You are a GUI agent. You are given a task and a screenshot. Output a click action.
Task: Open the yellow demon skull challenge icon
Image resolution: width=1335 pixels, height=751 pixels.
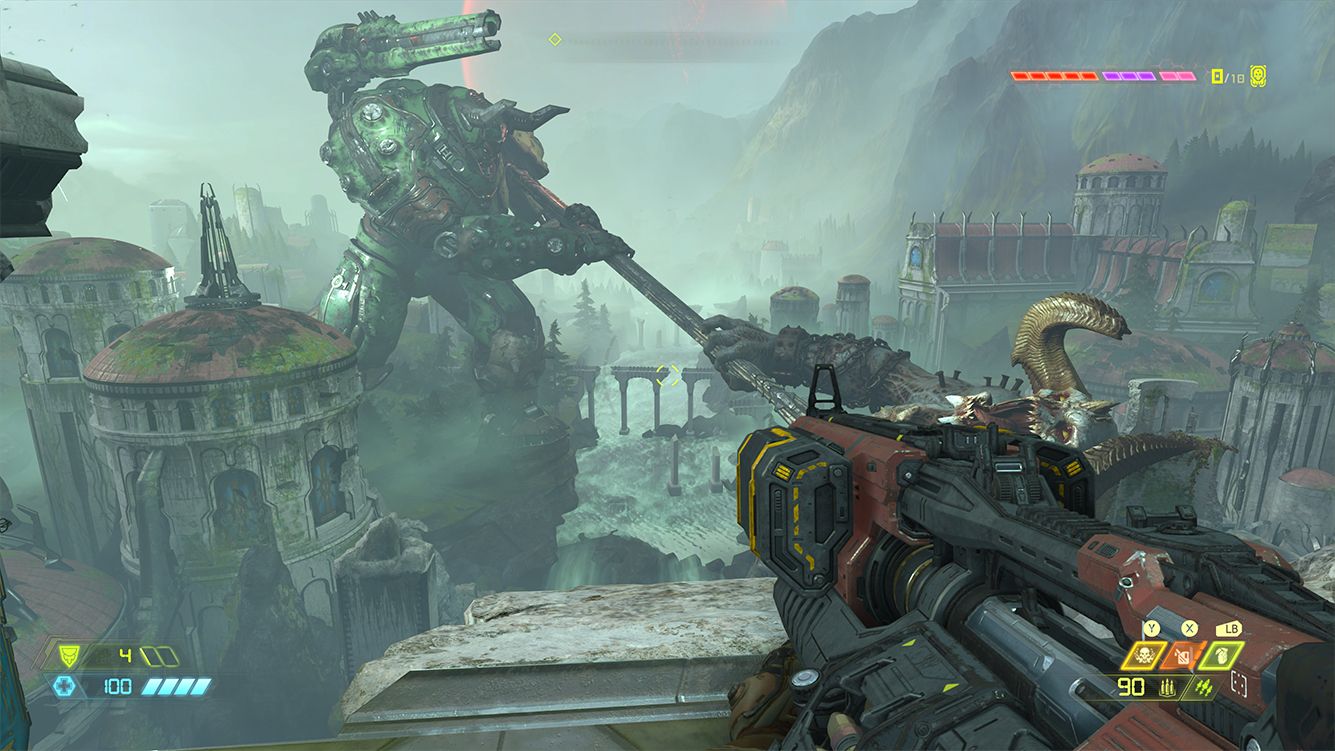click(x=1258, y=75)
